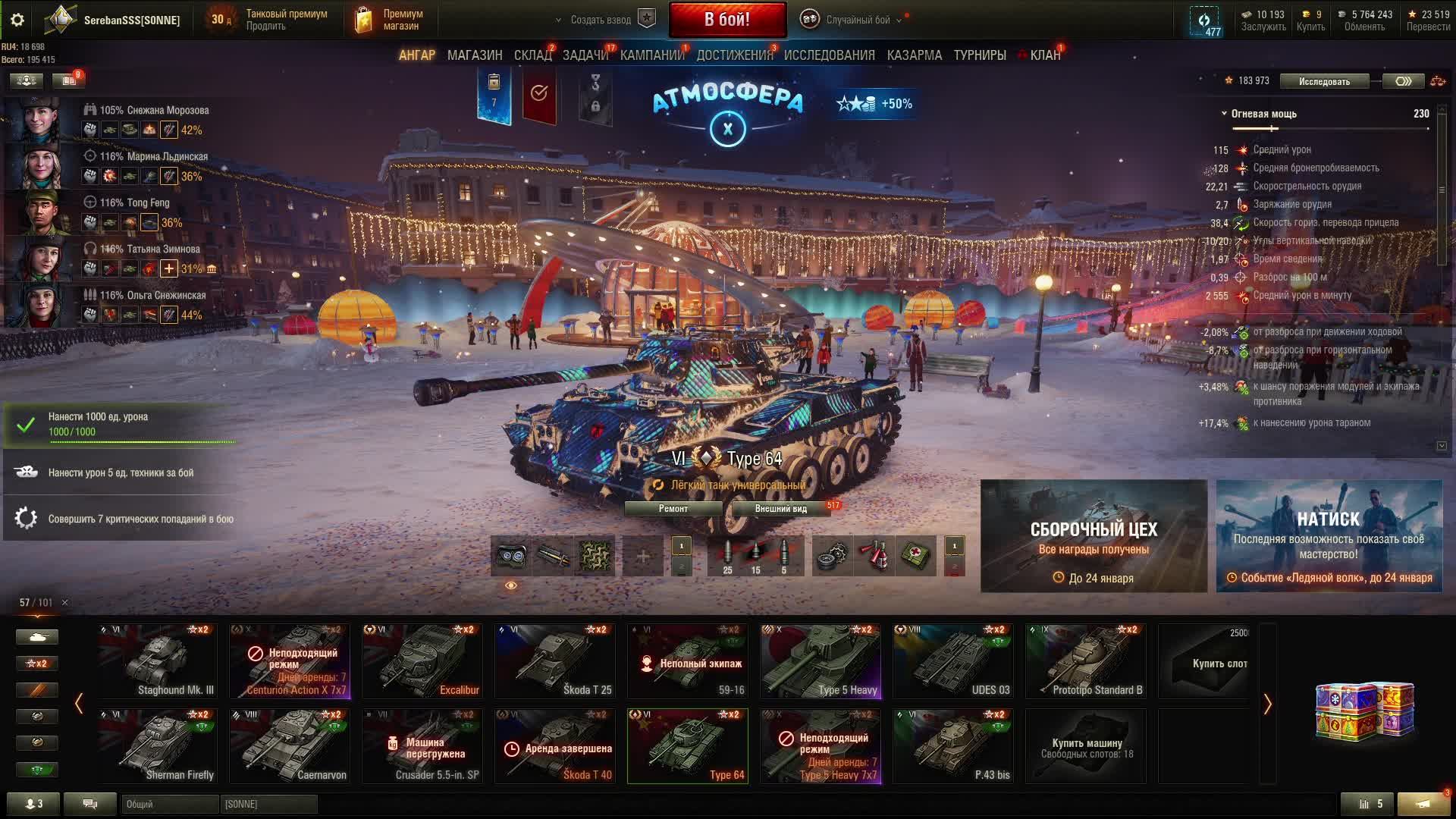The image size is (1456, 819).
Task: Click the Исследовать button
Action: (1324, 81)
